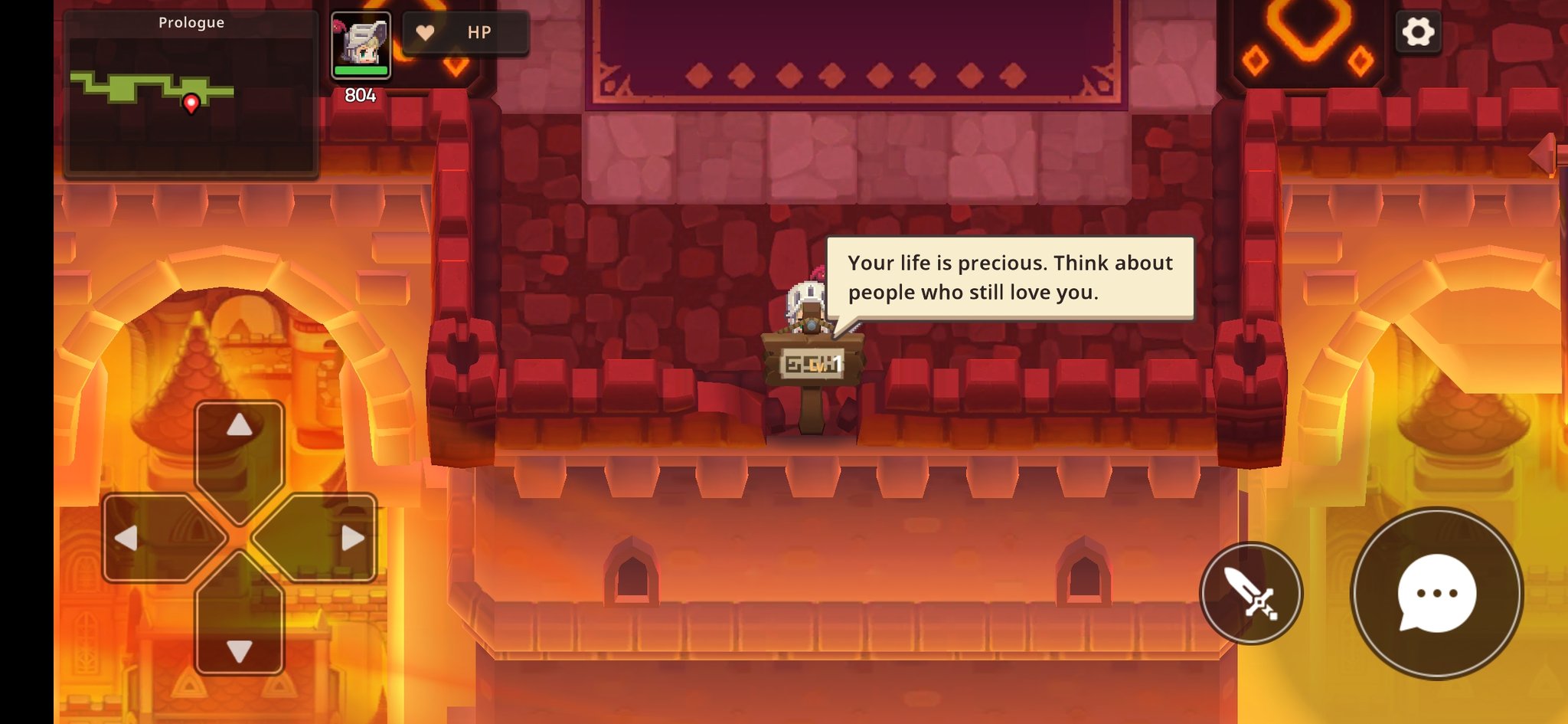The width and height of the screenshot is (1568, 724).
Task: Tap the up arrow on the D-pad
Action: point(240,443)
